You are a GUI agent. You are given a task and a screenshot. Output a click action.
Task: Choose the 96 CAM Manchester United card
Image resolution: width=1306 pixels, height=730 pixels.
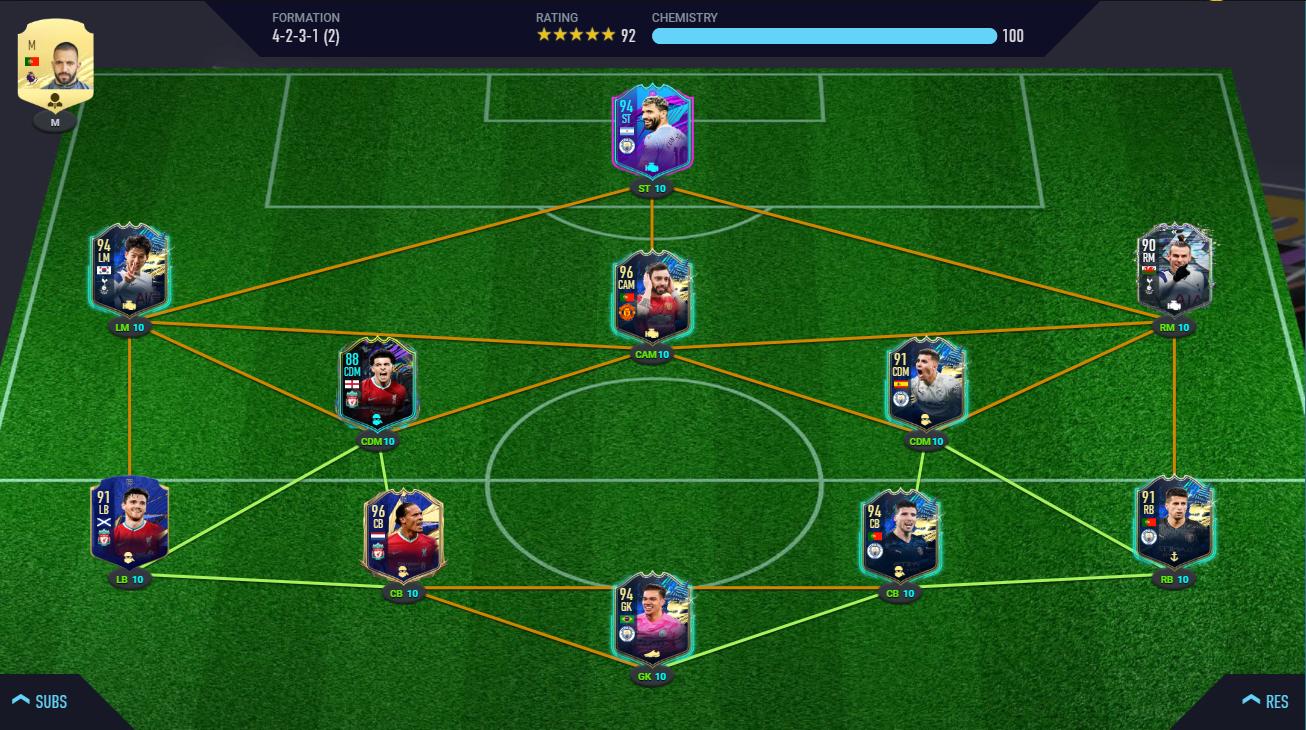652,298
